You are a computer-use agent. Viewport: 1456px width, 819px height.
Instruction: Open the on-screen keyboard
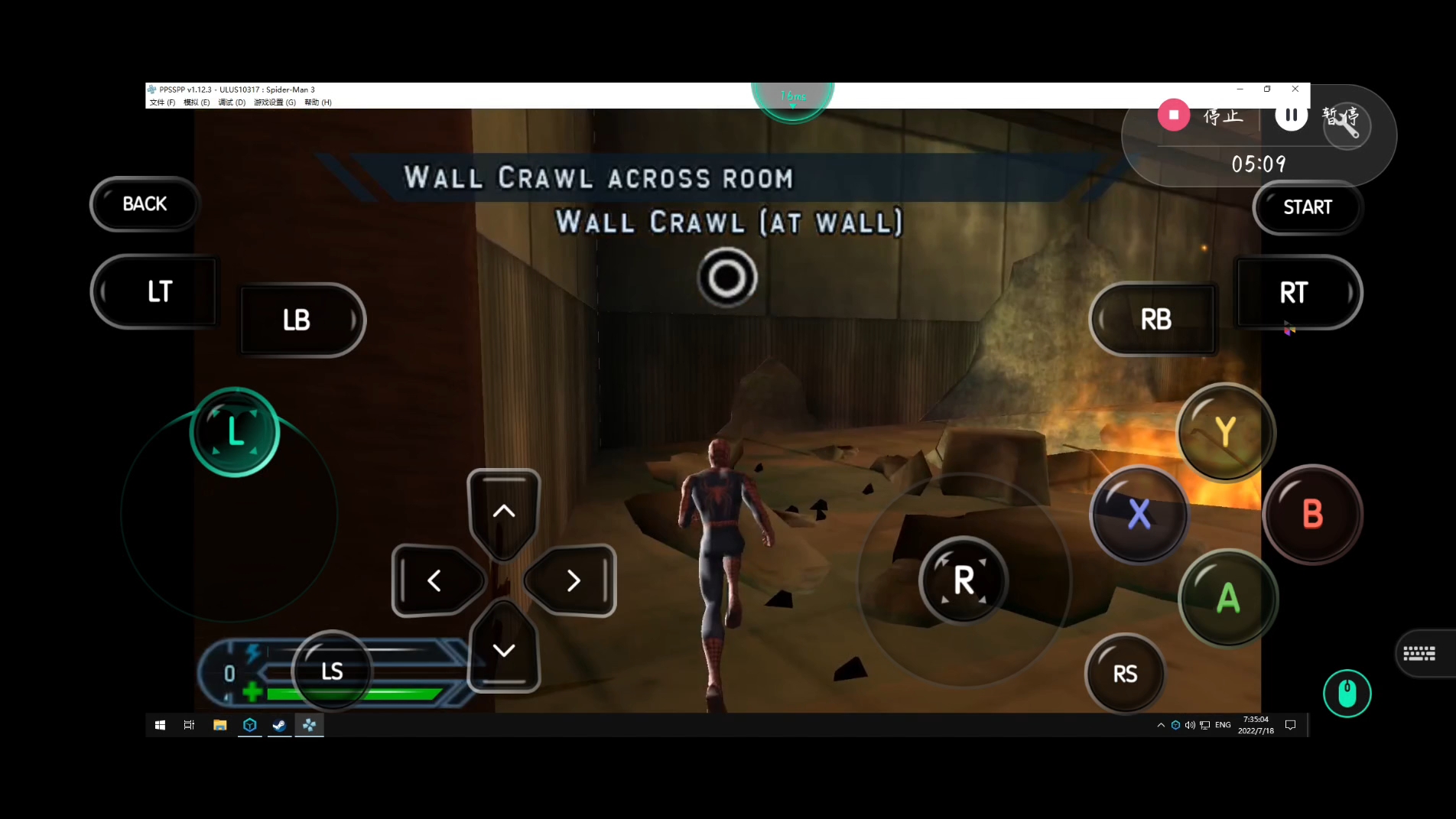pyautogui.click(x=1419, y=653)
